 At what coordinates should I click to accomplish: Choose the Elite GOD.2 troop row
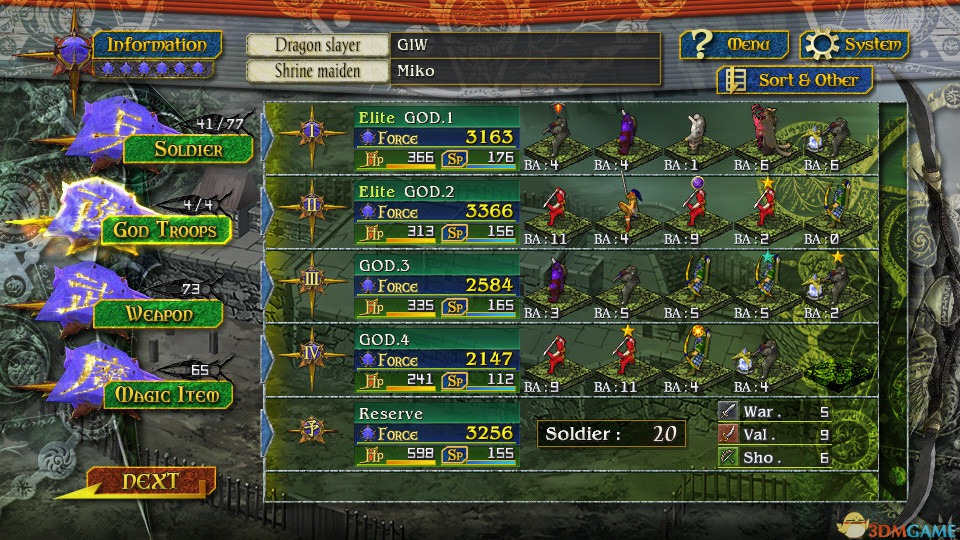coord(436,211)
